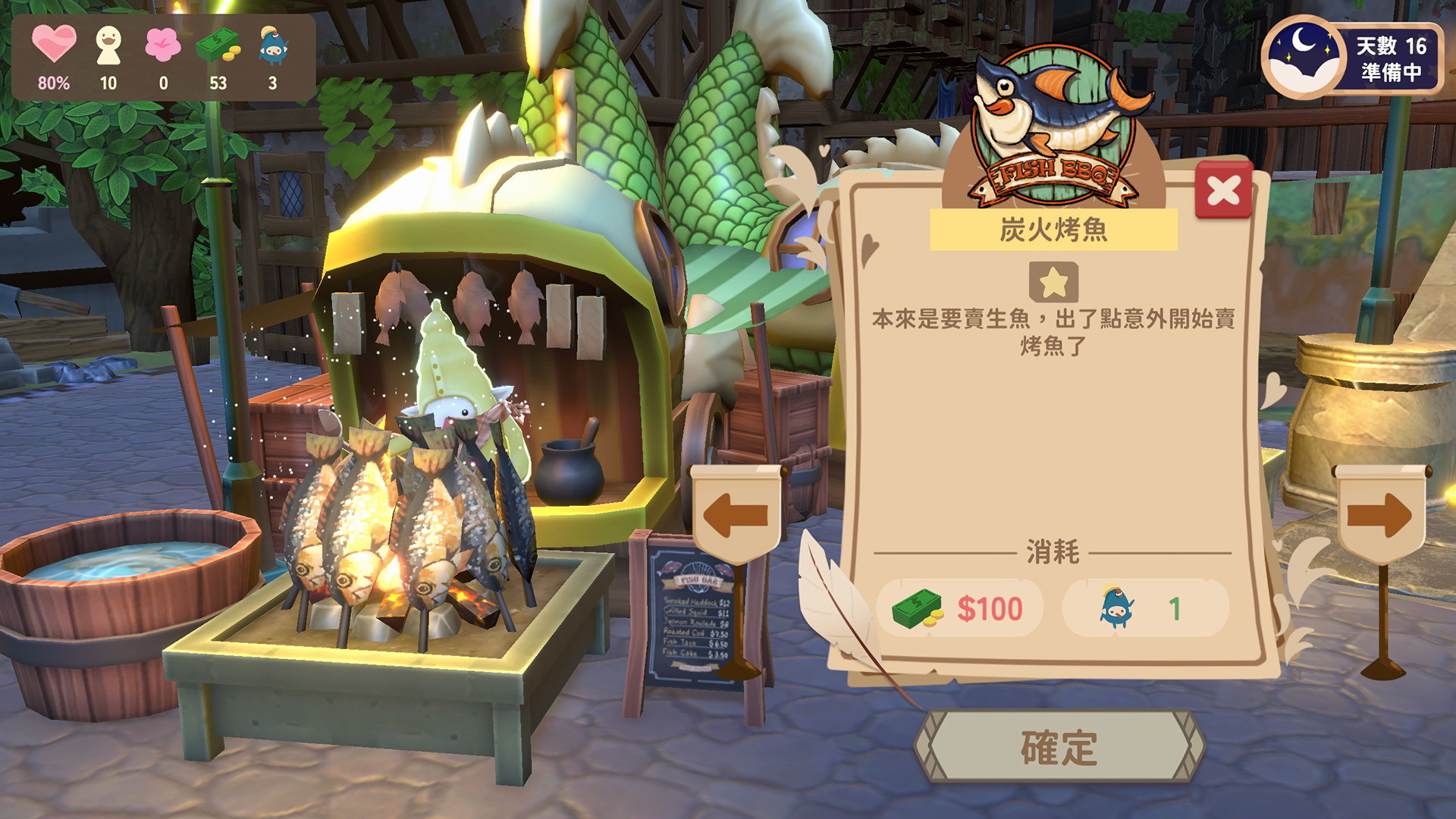This screenshot has height=819, width=1456.
Task: Open the money counter showing 53
Action: pos(219,44)
